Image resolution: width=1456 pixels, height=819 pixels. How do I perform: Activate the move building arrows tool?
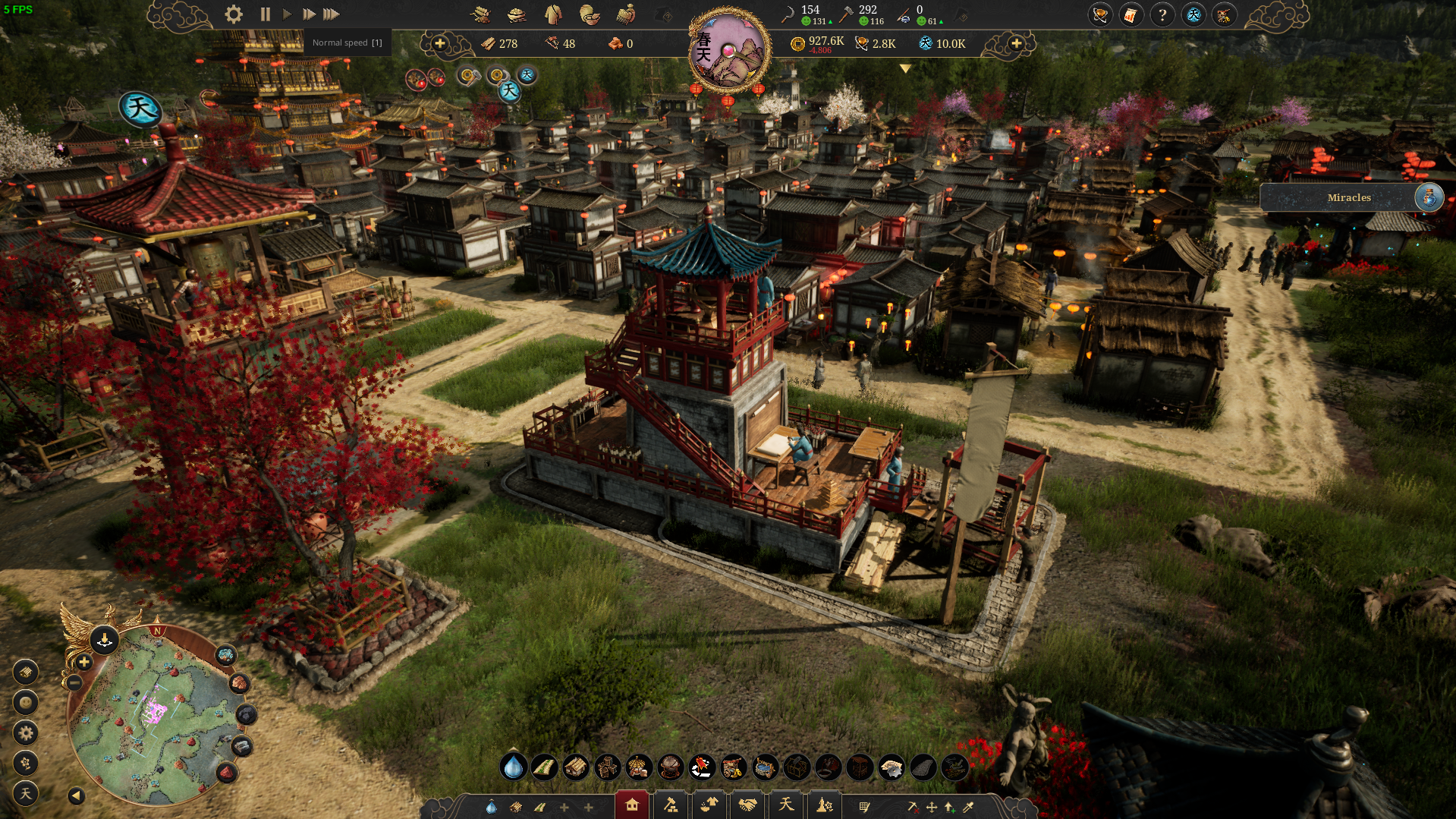pyautogui.click(x=932, y=807)
